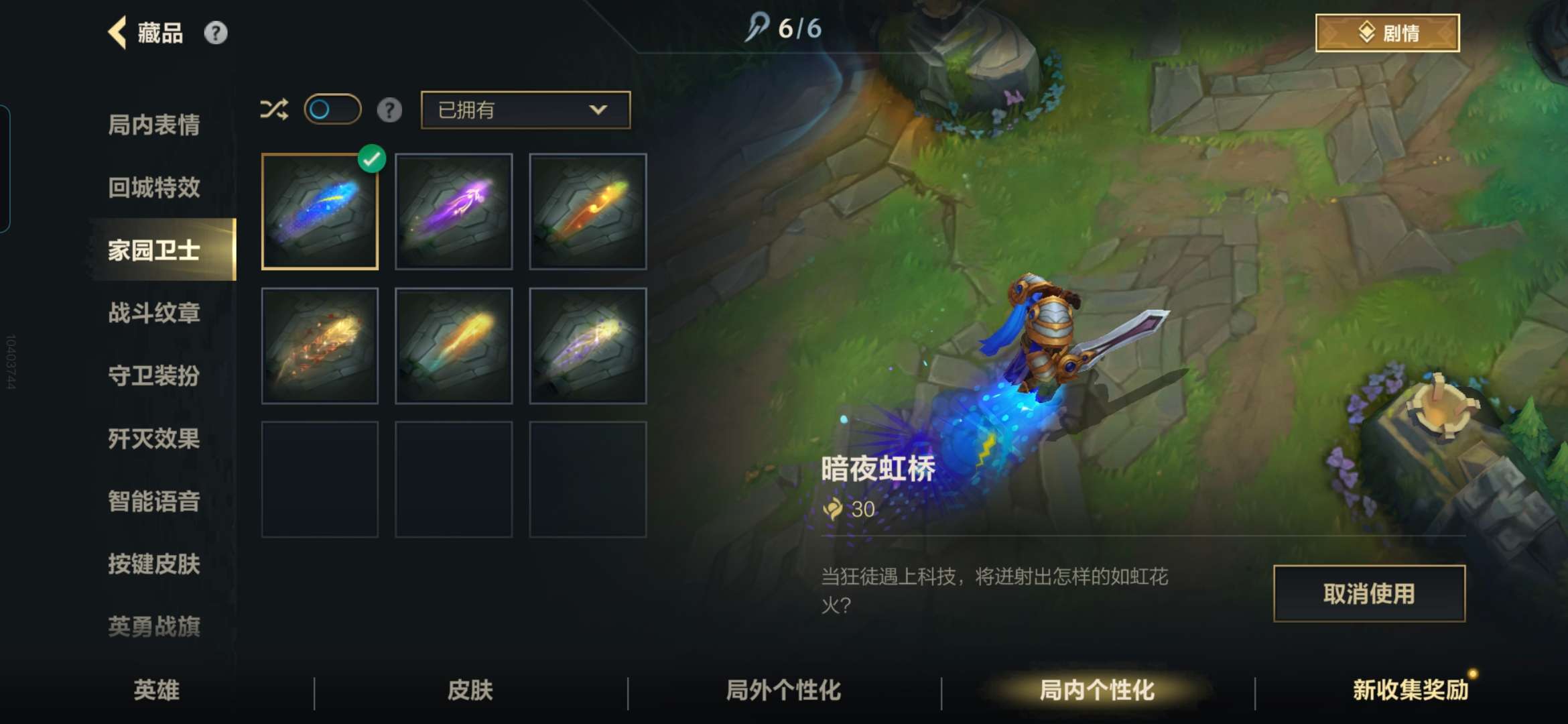This screenshot has width=1568, height=724.
Task: Choose the orange swirl trail thumbnail
Action: 588,212
